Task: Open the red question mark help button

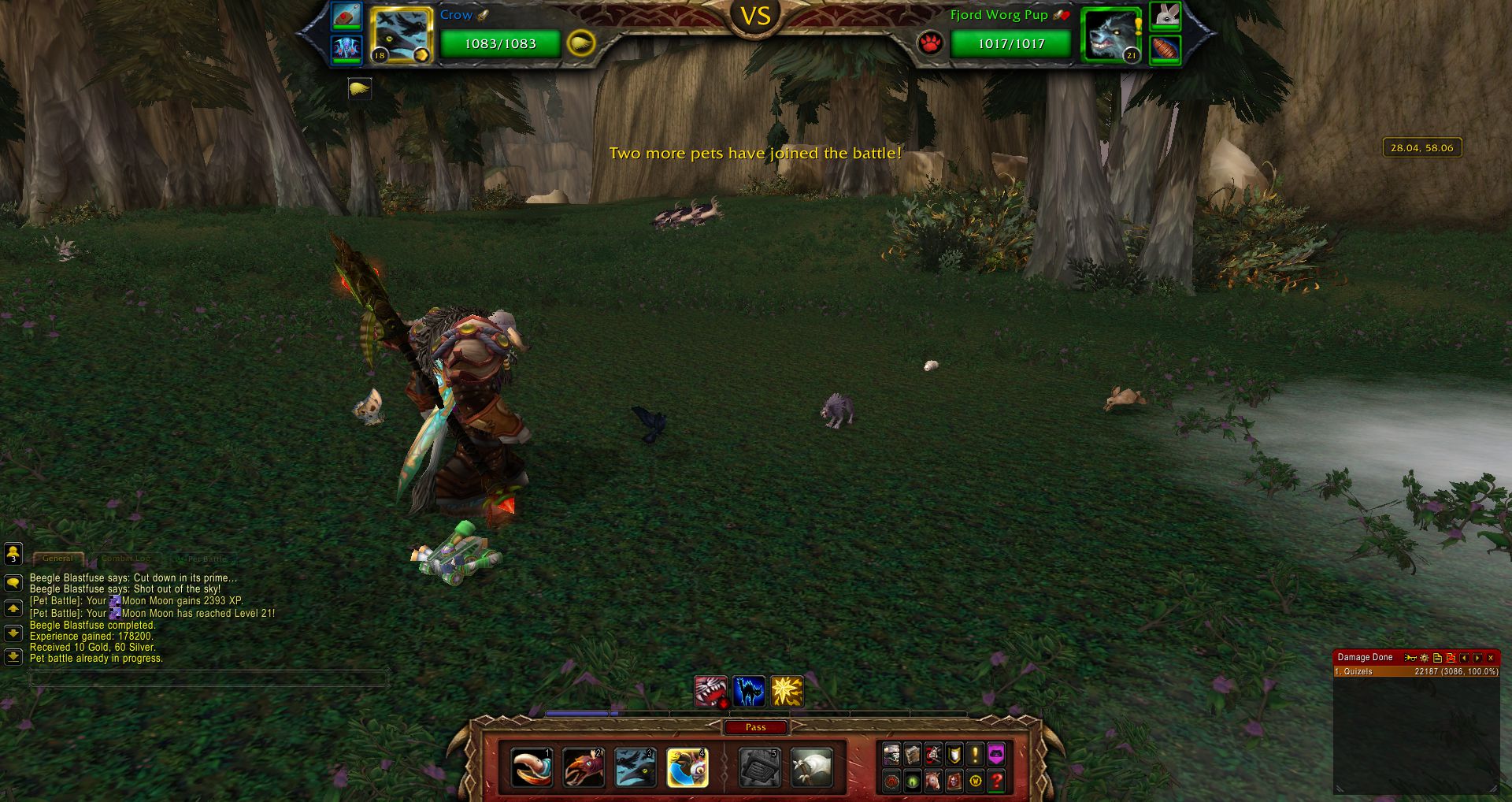Action: tap(996, 781)
